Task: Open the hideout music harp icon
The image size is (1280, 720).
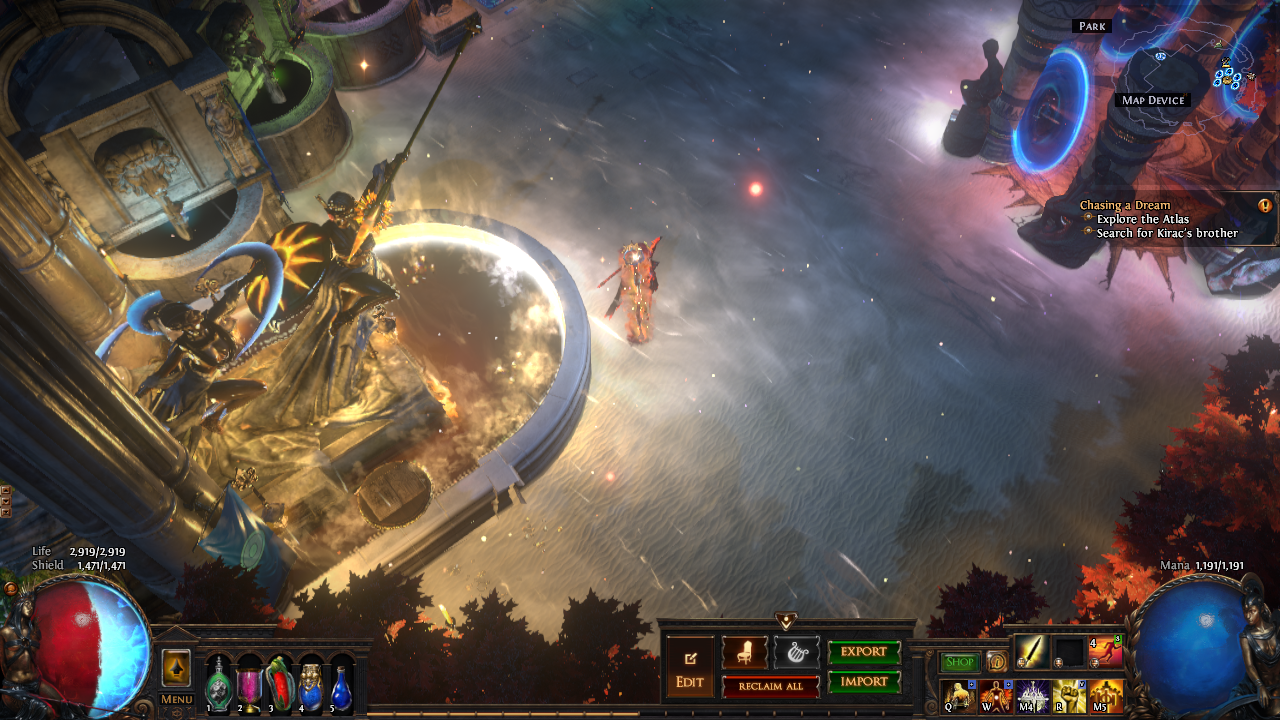Action: click(797, 653)
